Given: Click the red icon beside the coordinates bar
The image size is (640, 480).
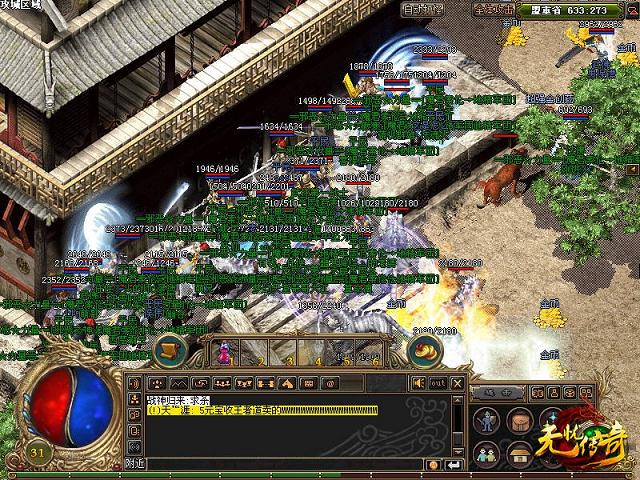Looking at the screenshot, I should 631,10.
